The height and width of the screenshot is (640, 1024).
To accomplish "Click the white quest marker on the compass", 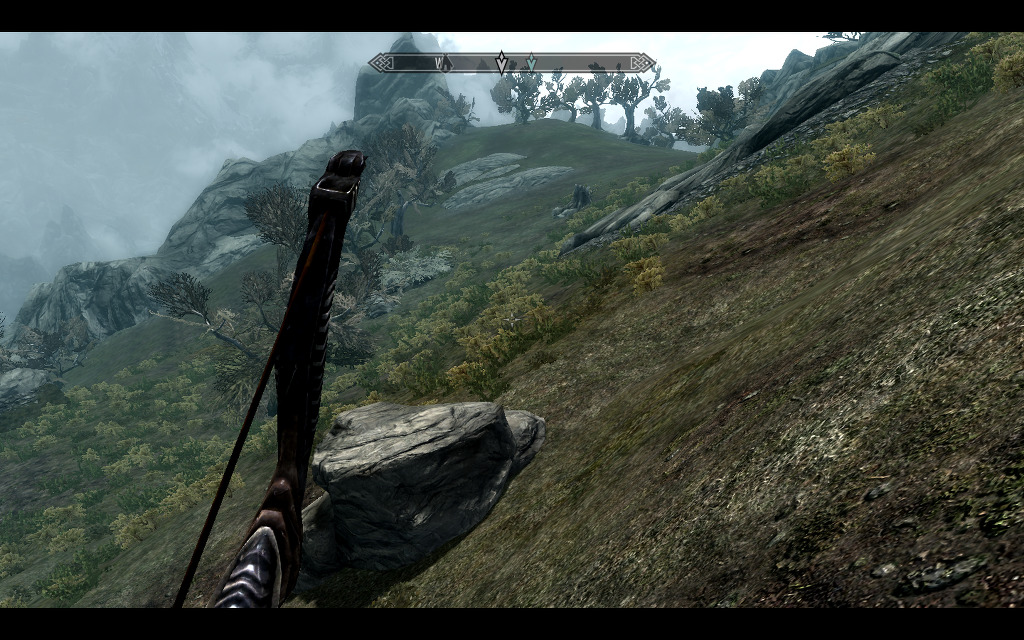I will coord(501,64).
